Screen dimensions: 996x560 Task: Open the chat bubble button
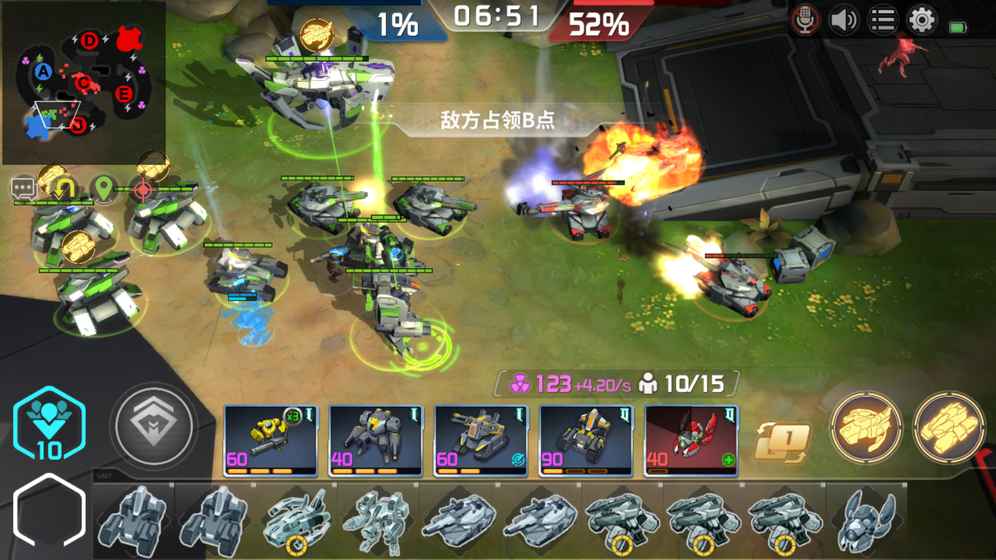tap(24, 188)
